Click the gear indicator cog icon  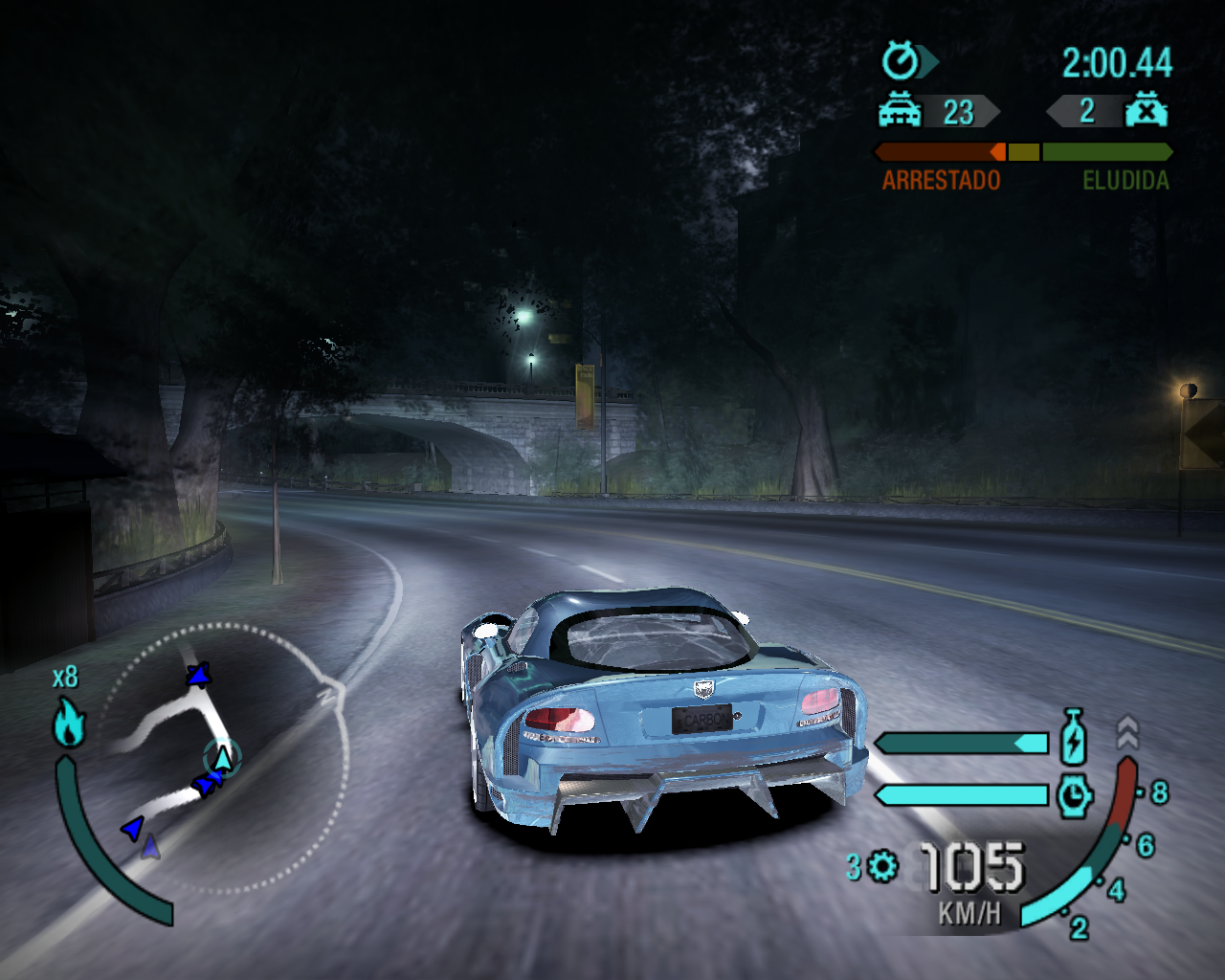click(x=881, y=865)
